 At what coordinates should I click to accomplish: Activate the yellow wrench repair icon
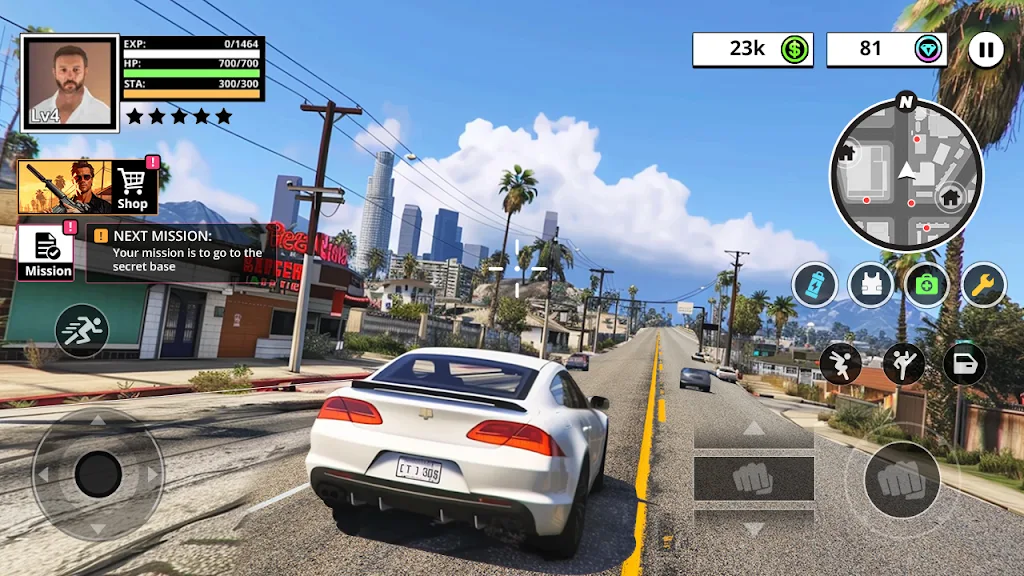pyautogui.click(x=983, y=285)
